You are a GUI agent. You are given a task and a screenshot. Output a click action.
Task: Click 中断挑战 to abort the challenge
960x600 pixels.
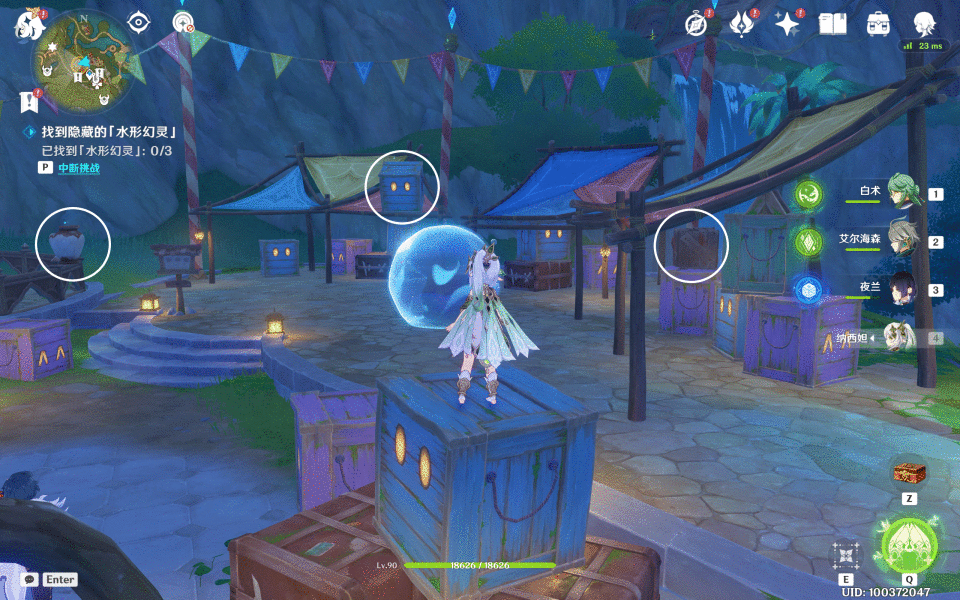coord(78,168)
